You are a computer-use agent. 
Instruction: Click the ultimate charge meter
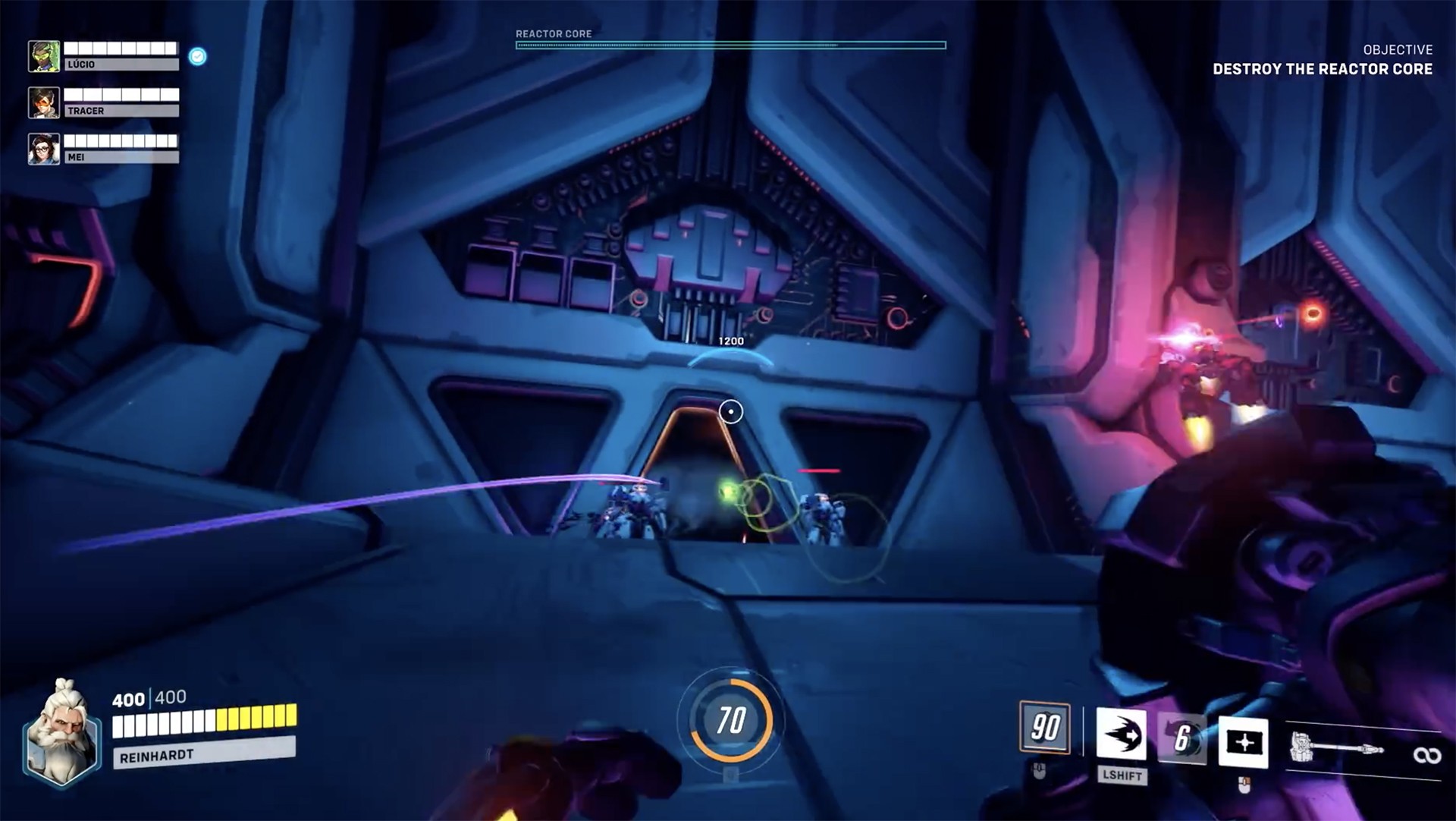[731, 720]
